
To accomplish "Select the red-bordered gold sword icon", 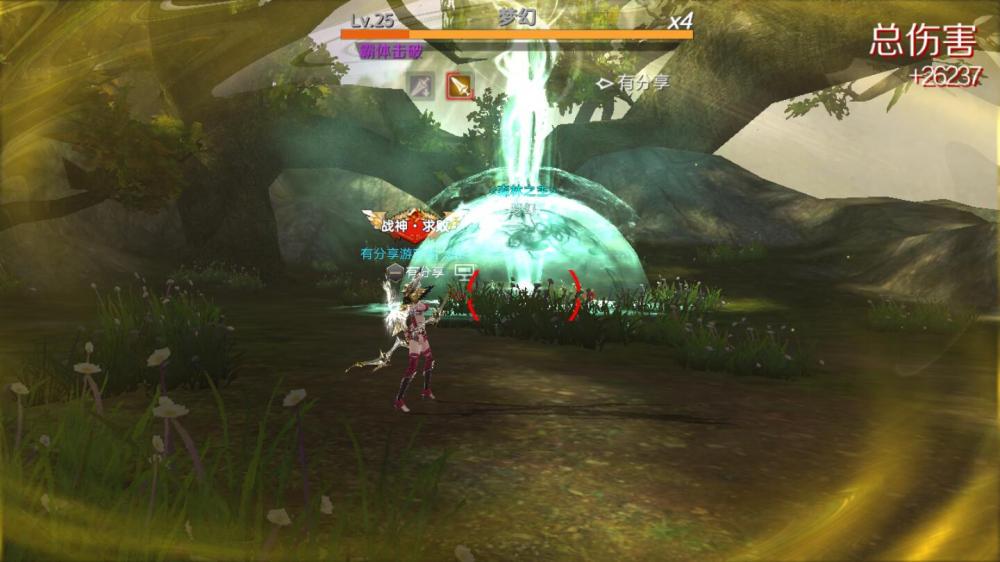I will [459, 87].
